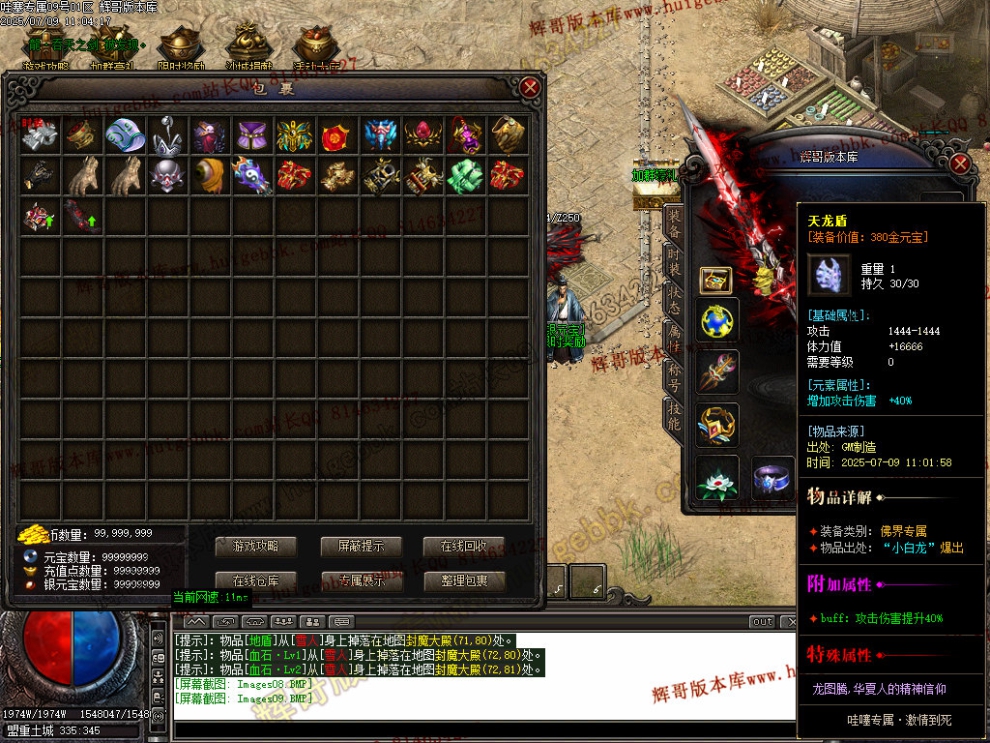990x743 pixels.
Task: Switch to the 装备 equipment tab
Action: click(674, 225)
